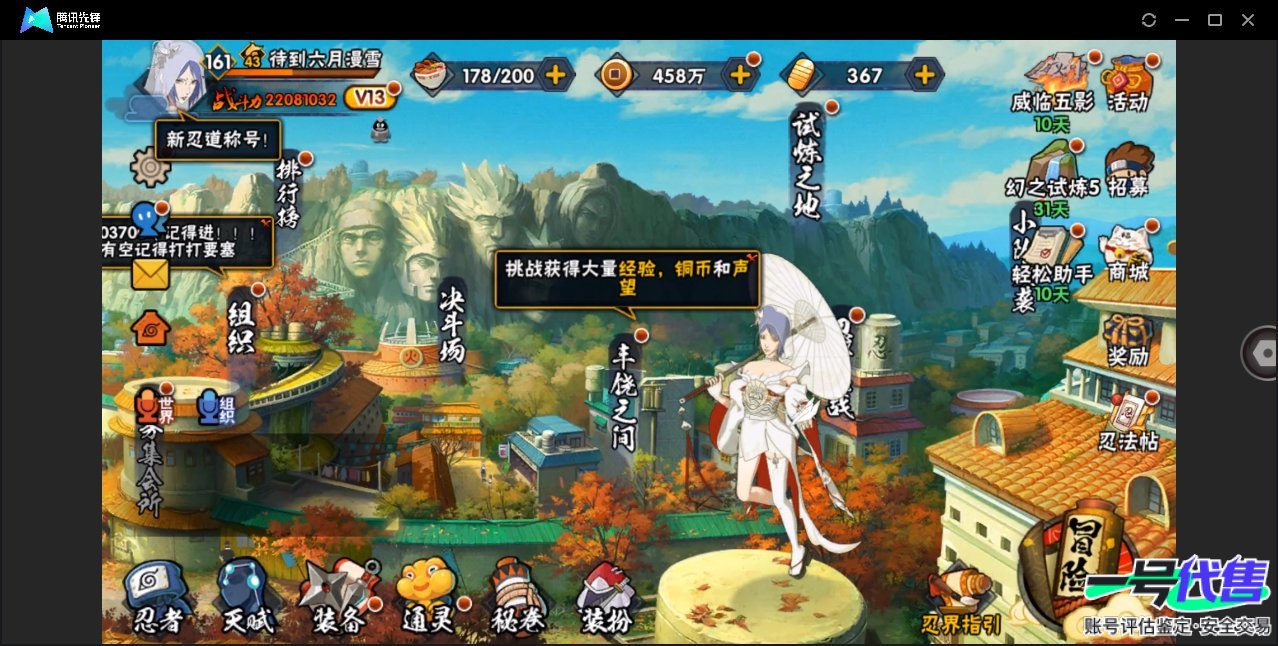Open the 招募 recruit icon

tap(1128, 170)
